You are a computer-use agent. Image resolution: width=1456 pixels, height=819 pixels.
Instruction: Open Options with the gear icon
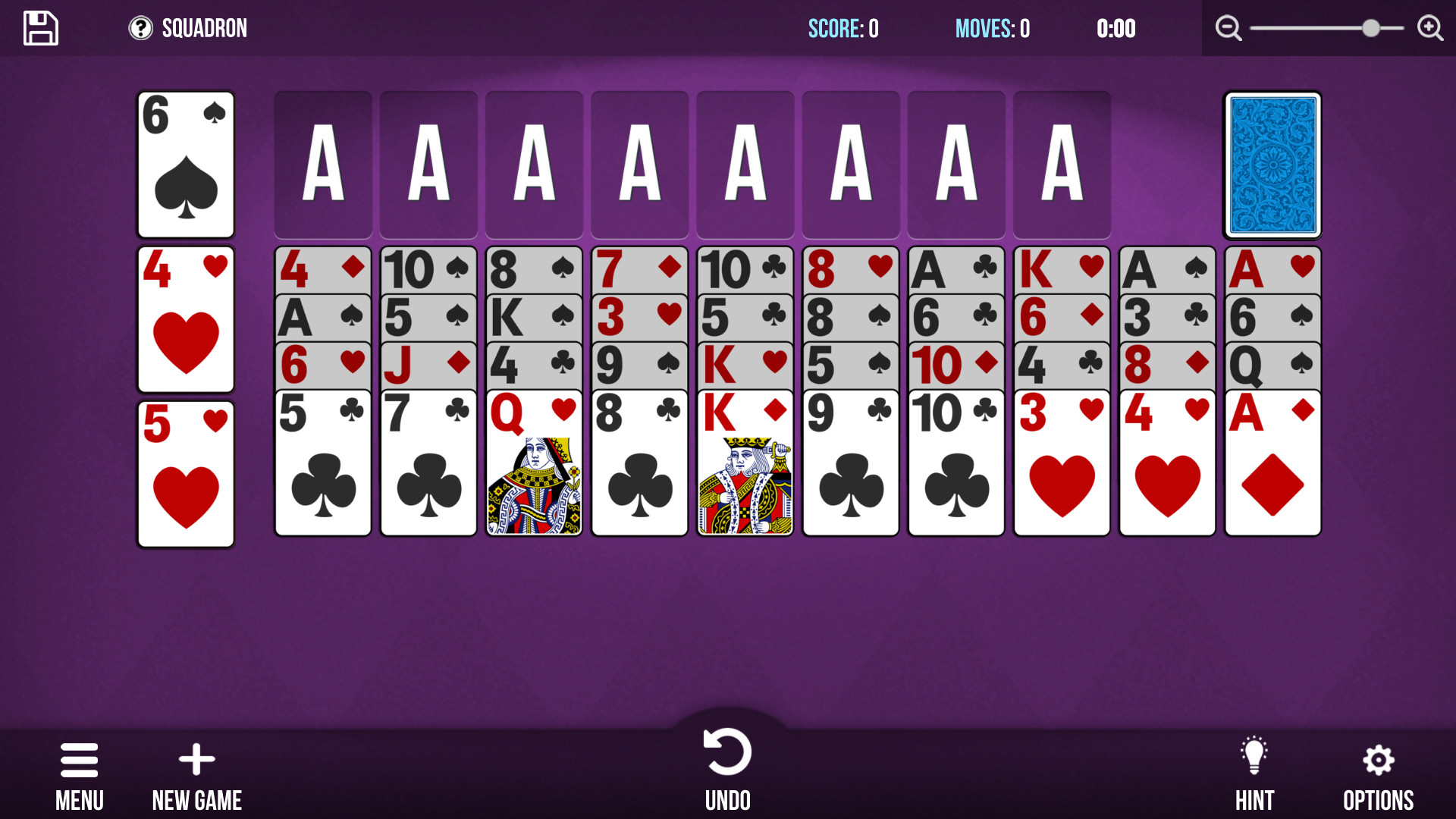pyautogui.click(x=1378, y=758)
